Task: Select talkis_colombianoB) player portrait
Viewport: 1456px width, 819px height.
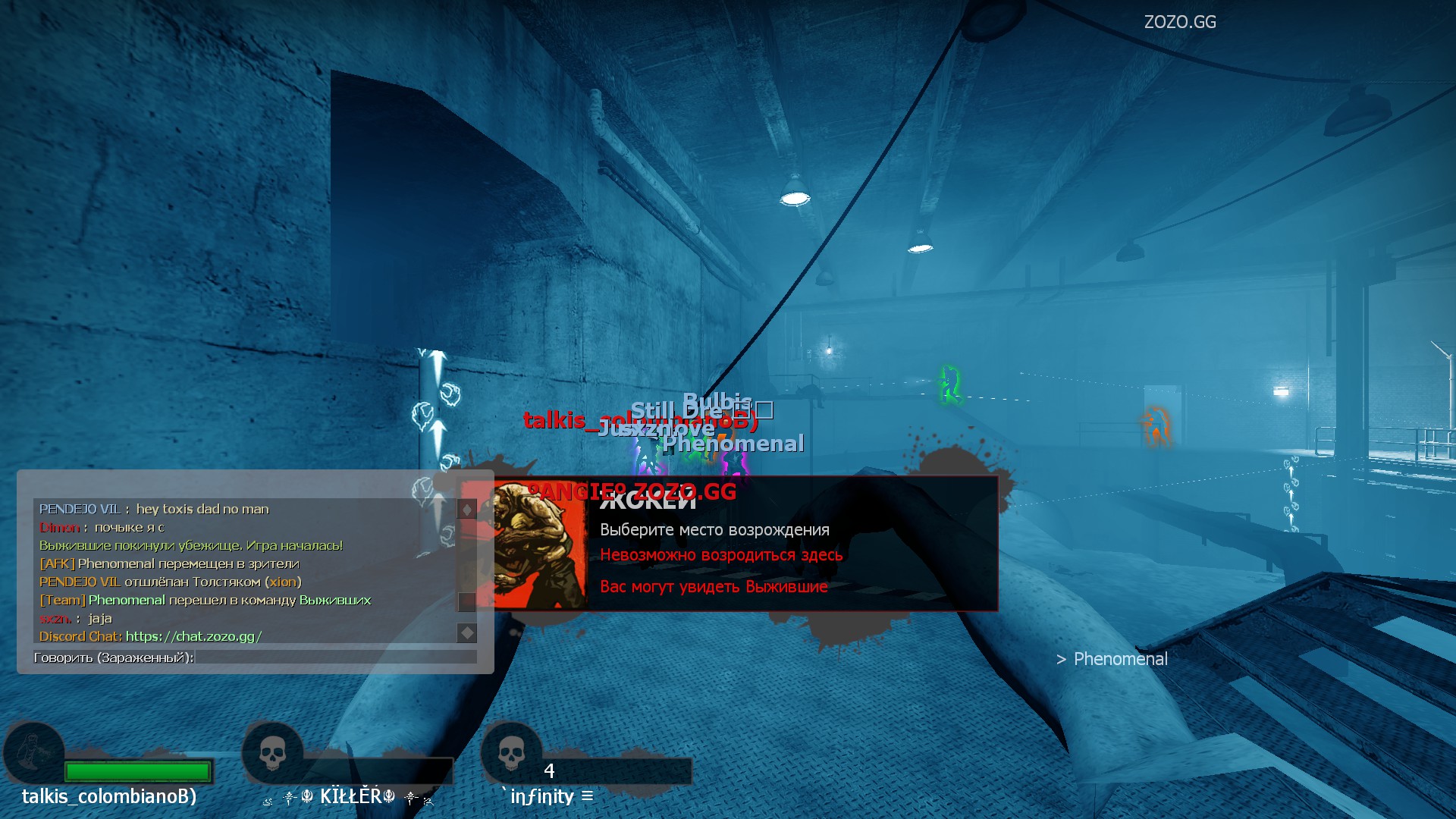Action: 33,753
